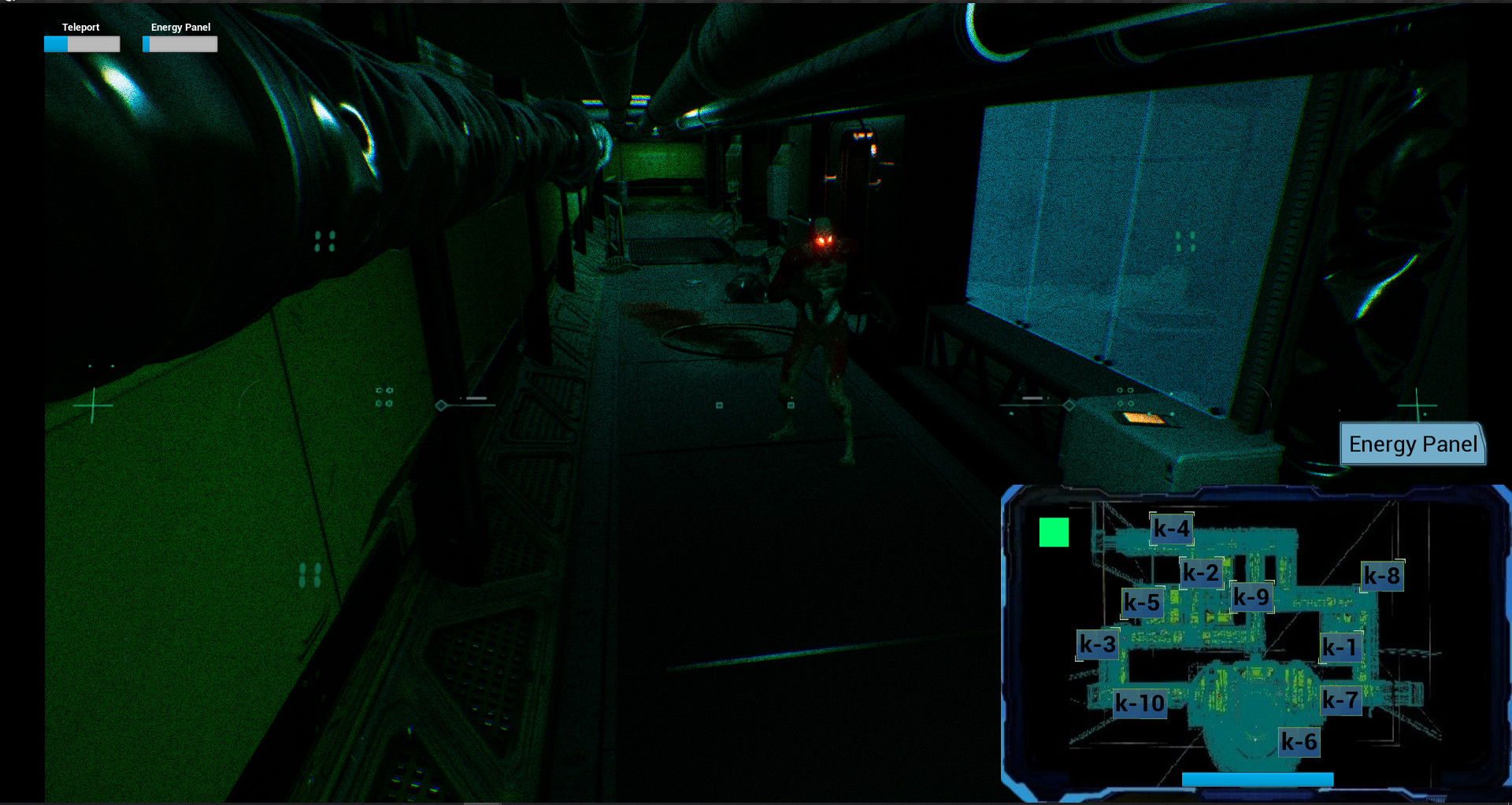The width and height of the screenshot is (1512, 805).
Task: Select the k-3 marker on the minimap
Action: click(x=1097, y=644)
